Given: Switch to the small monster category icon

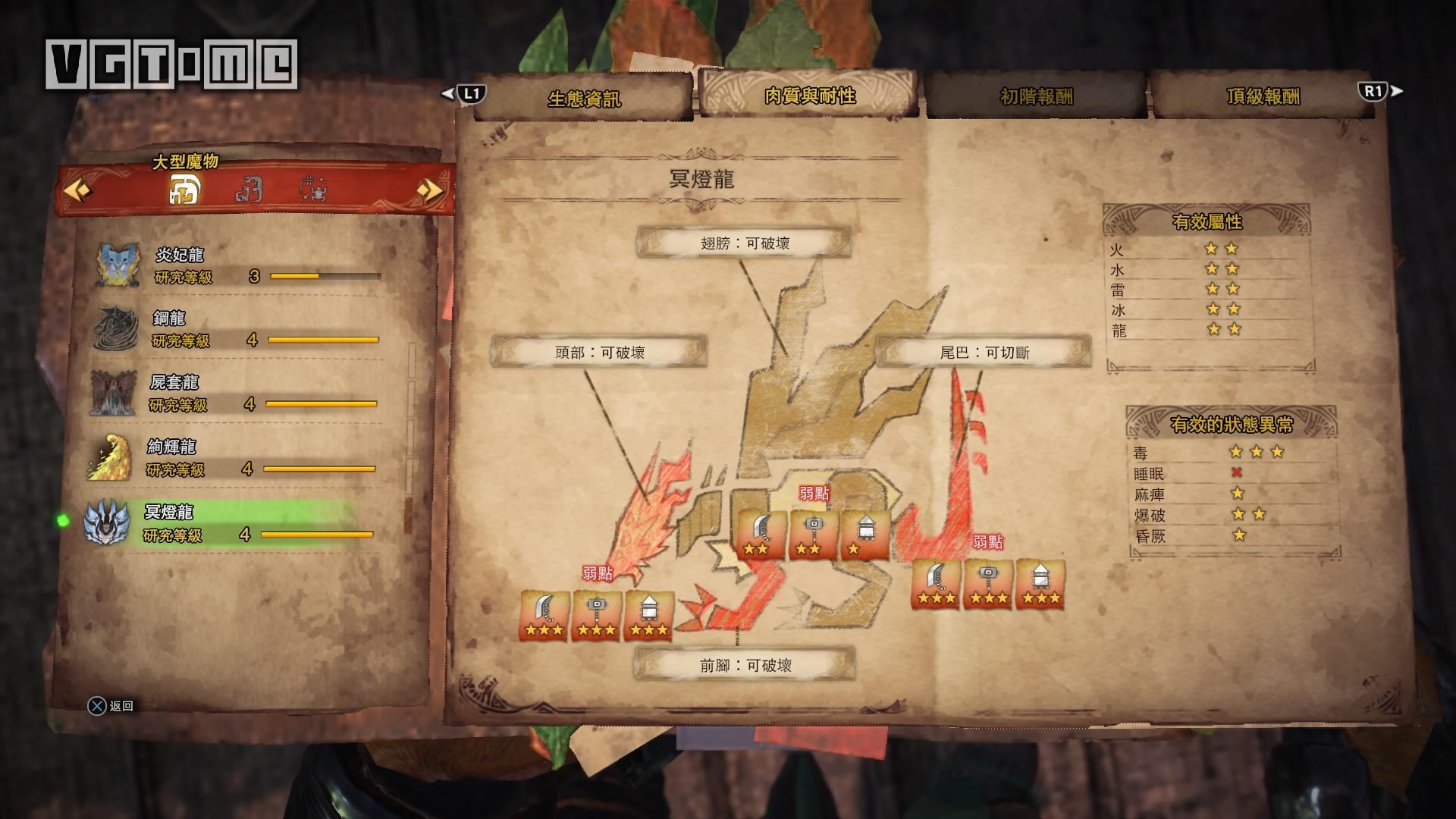Looking at the screenshot, I should pyautogui.click(x=249, y=190).
